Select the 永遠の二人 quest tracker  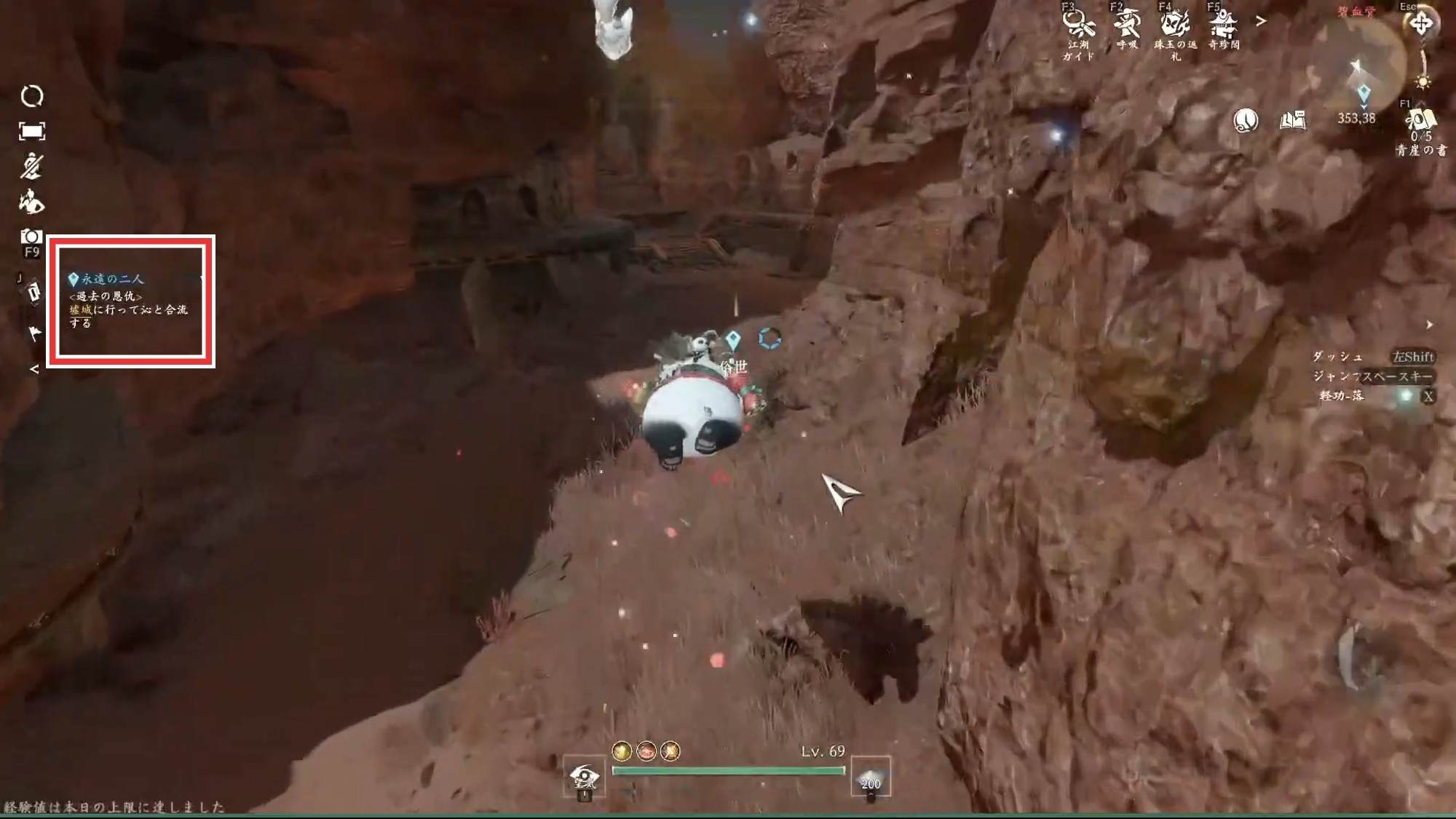tap(131, 301)
